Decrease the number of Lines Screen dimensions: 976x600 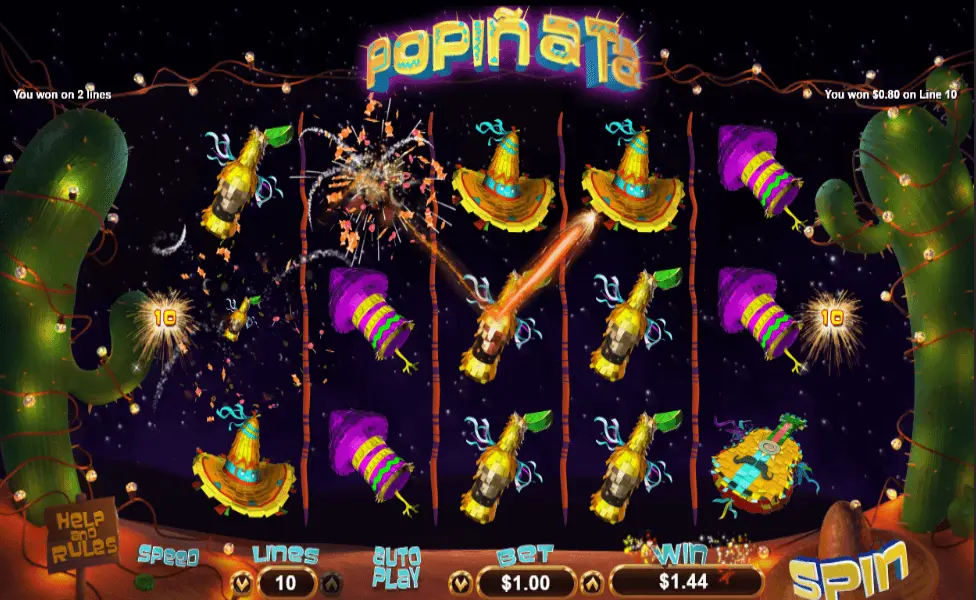[241, 581]
